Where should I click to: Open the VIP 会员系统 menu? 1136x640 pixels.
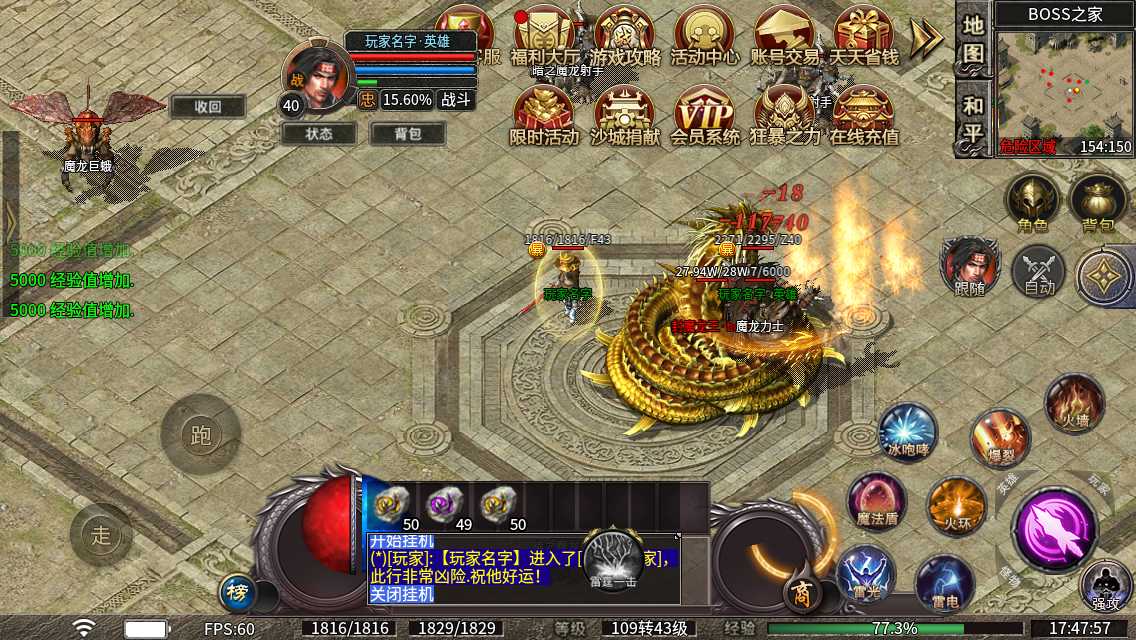[x=705, y=115]
